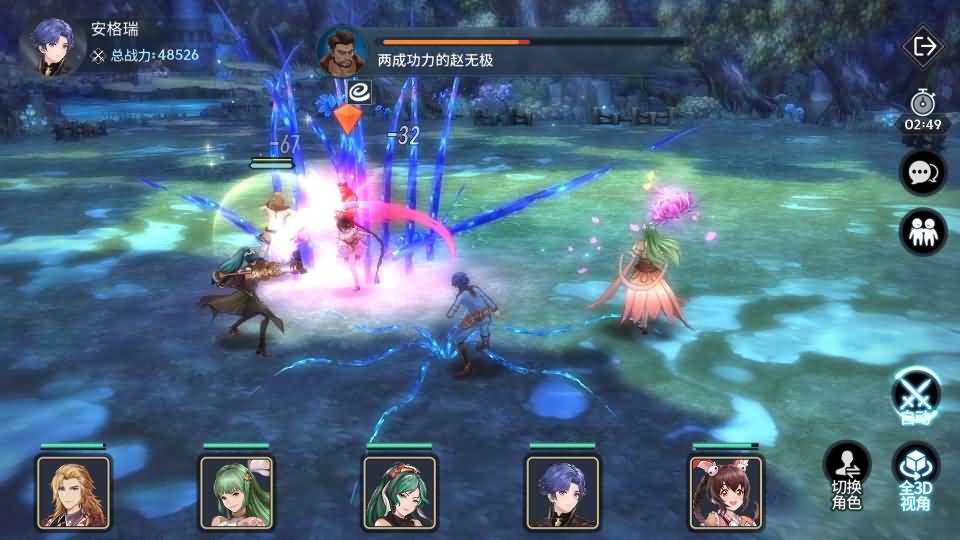The image size is (960, 540).
Task: Choose the elf with the orange headband portrait
Action: pos(399,491)
